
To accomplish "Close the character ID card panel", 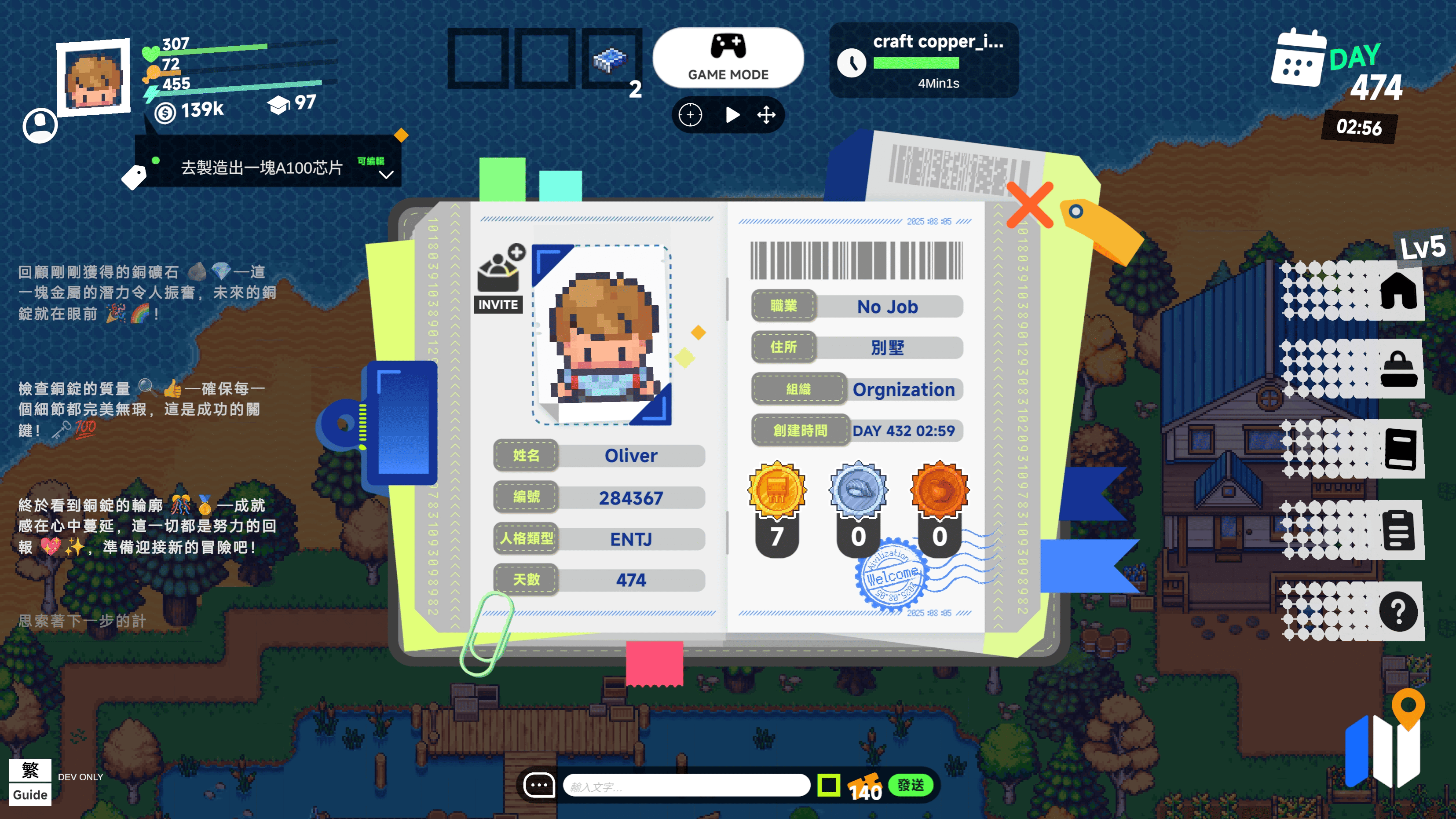I will pos(1030,205).
